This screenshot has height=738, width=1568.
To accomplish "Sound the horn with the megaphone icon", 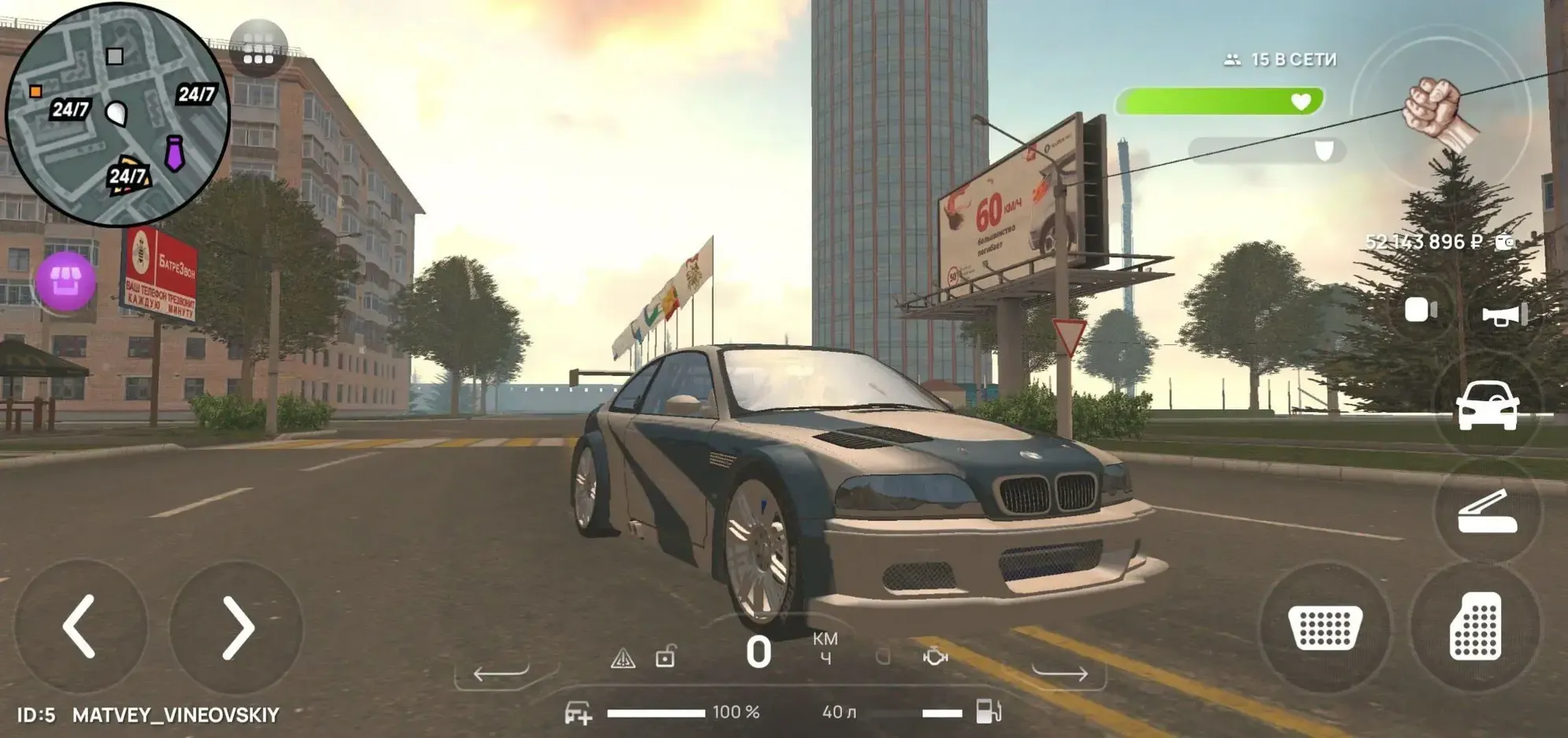I will click(x=1504, y=315).
